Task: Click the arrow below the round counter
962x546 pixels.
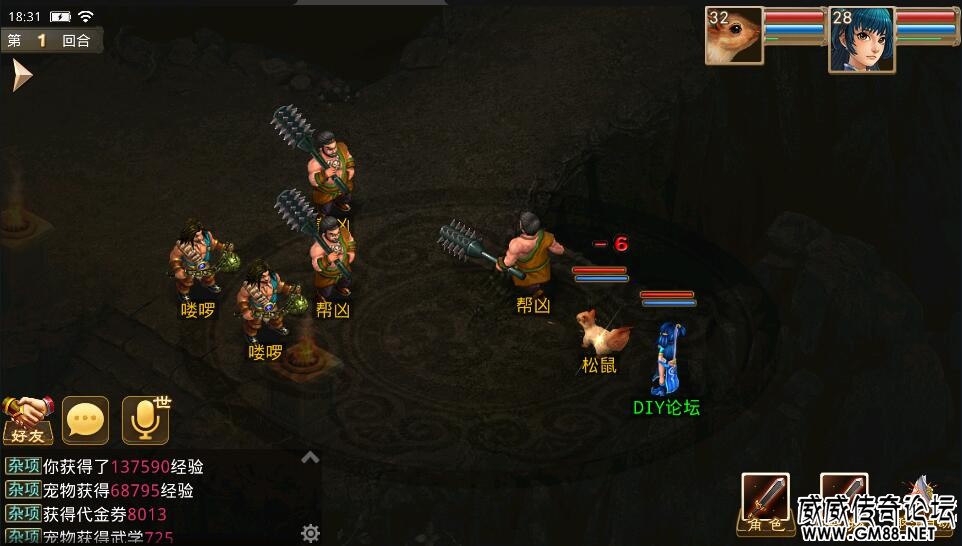Action: pyautogui.click(x=21, y=76)
